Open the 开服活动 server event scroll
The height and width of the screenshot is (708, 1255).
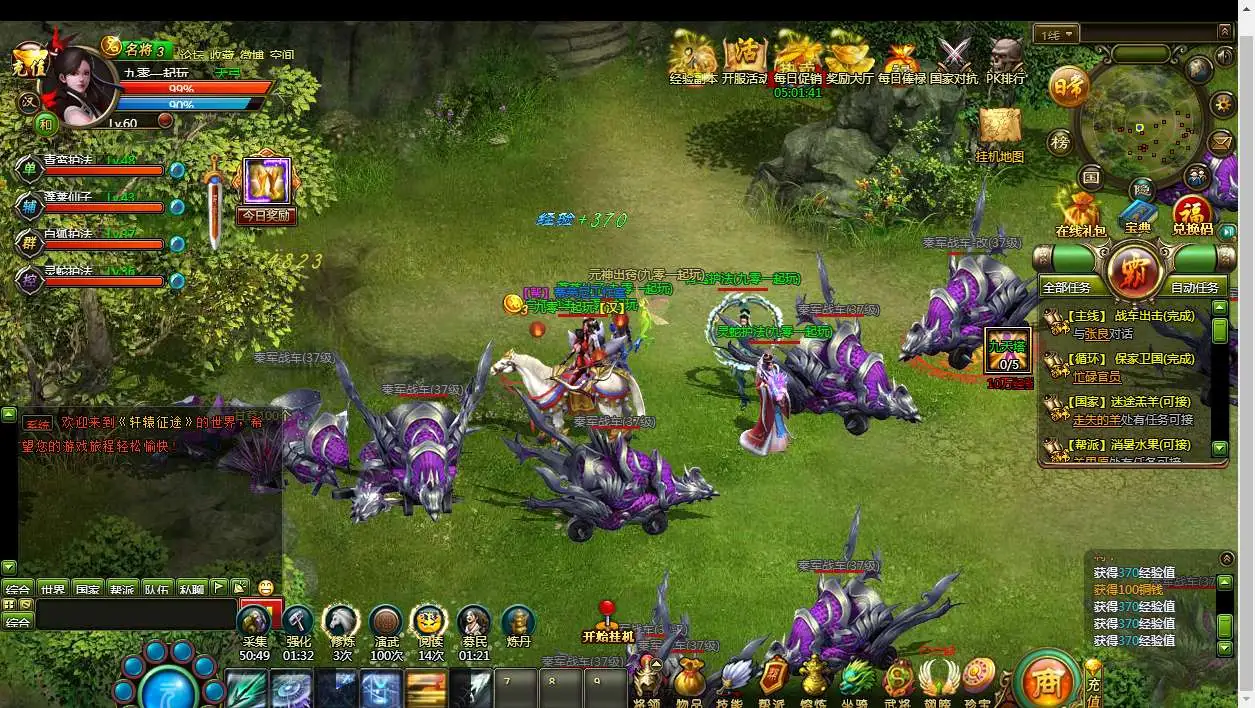coord(744,58)
